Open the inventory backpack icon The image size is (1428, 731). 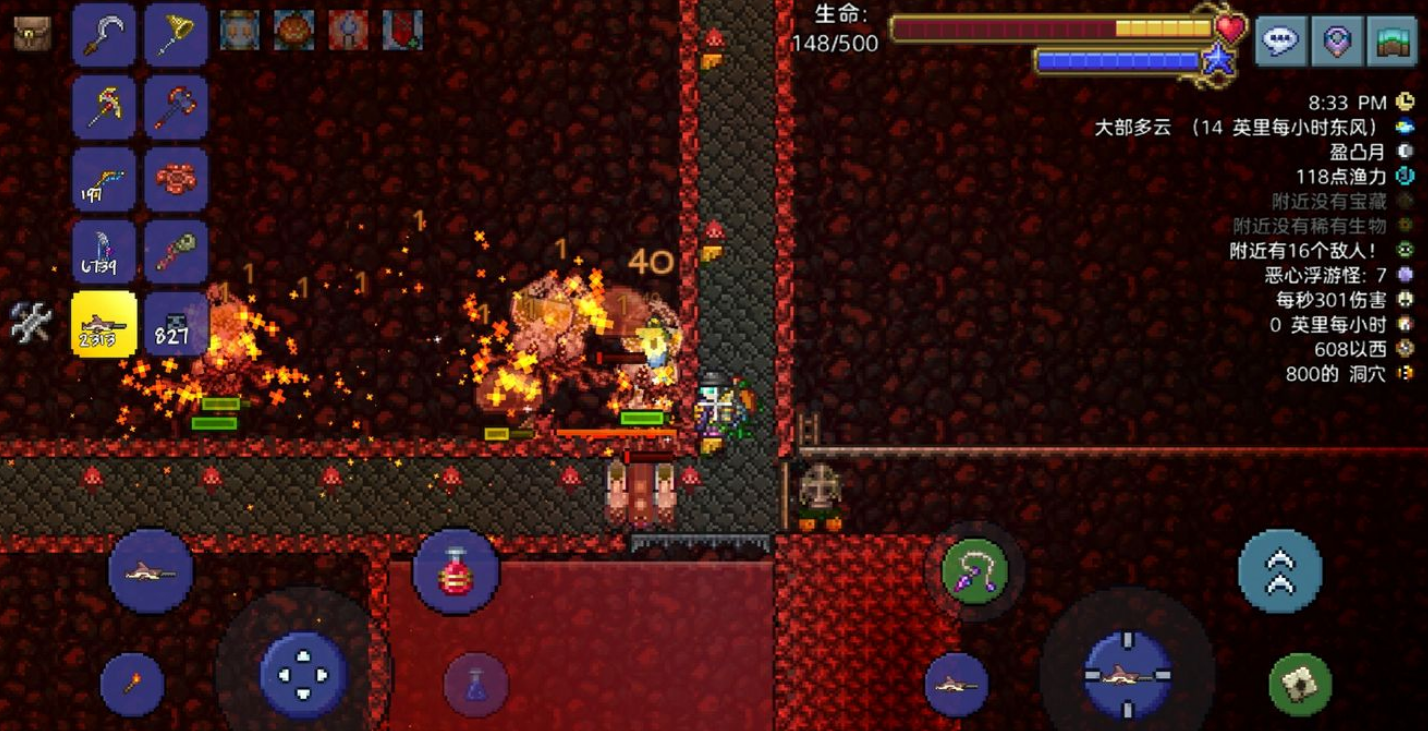(x=32, y=34)
